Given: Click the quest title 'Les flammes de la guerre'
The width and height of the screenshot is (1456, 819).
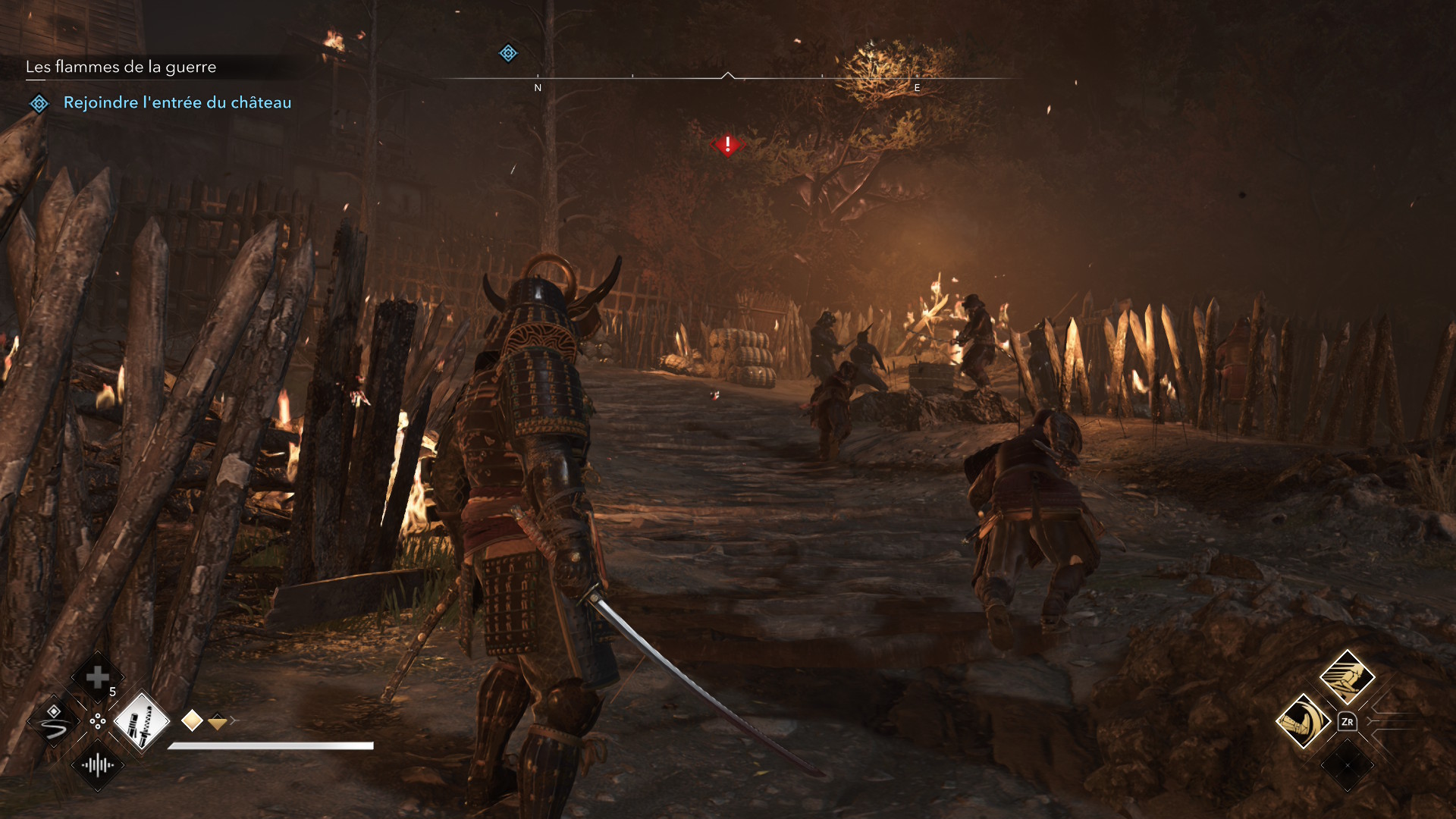Looking at the screenshot, I should pos(121,67).
